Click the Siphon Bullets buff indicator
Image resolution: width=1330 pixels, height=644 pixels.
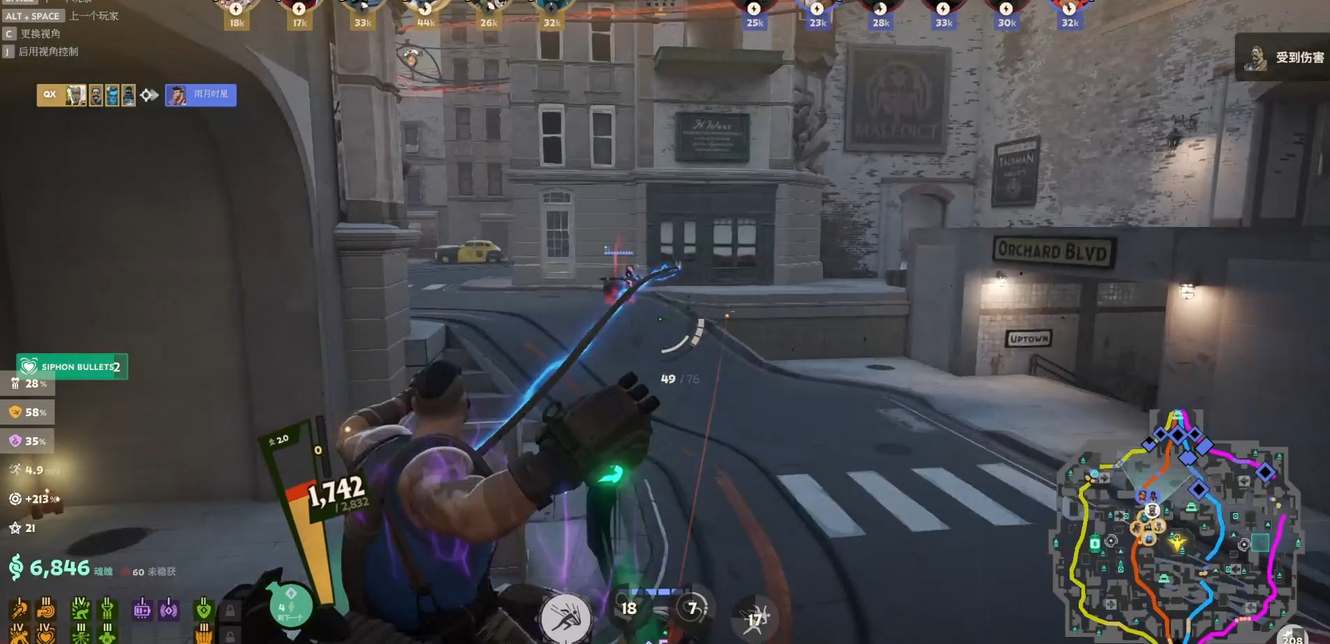(72, 367)
